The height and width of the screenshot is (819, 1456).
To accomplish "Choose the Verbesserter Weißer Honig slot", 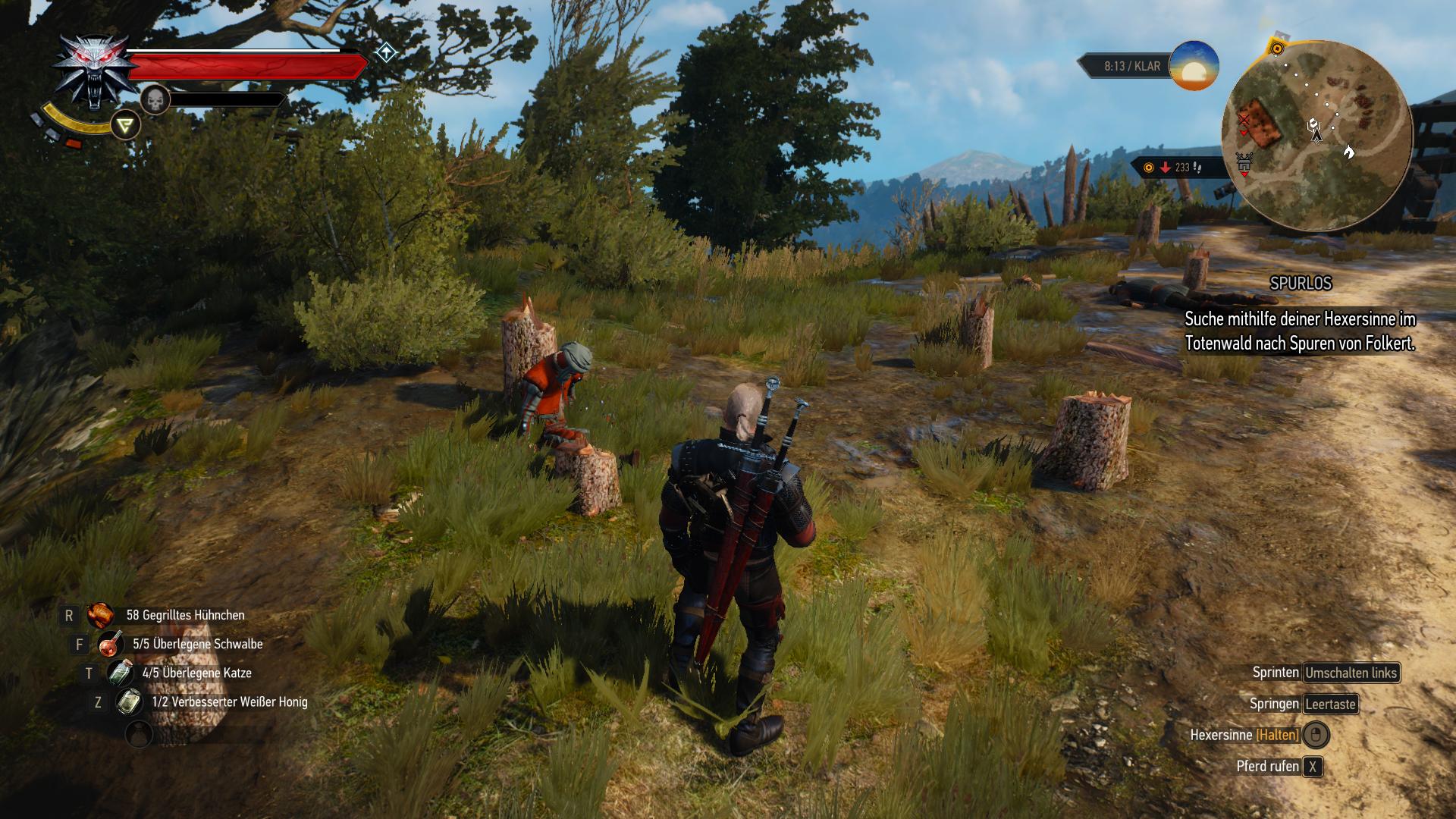I will 129,701.
